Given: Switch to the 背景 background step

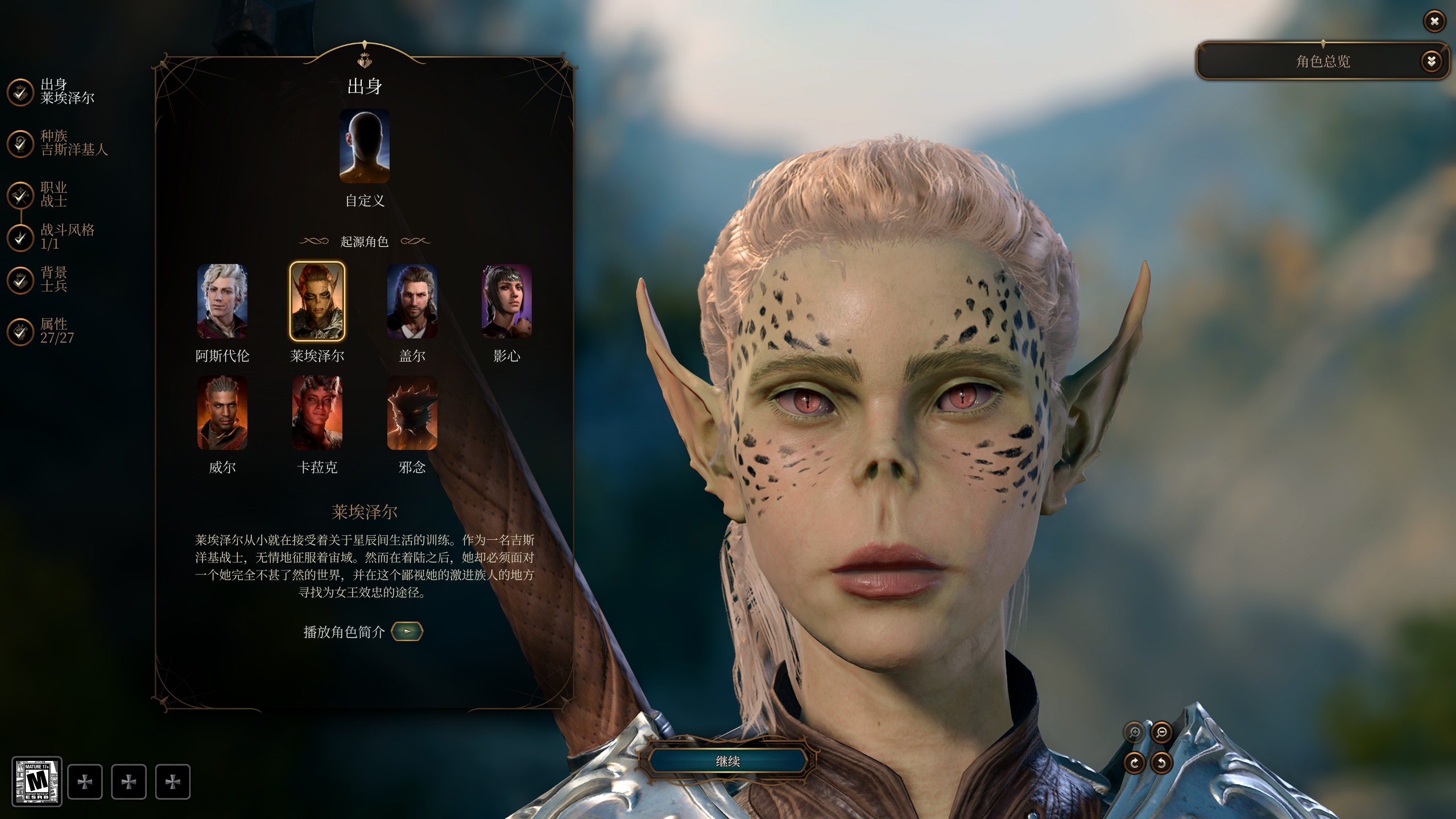Looking at the screenshot, I should point(20,280).
